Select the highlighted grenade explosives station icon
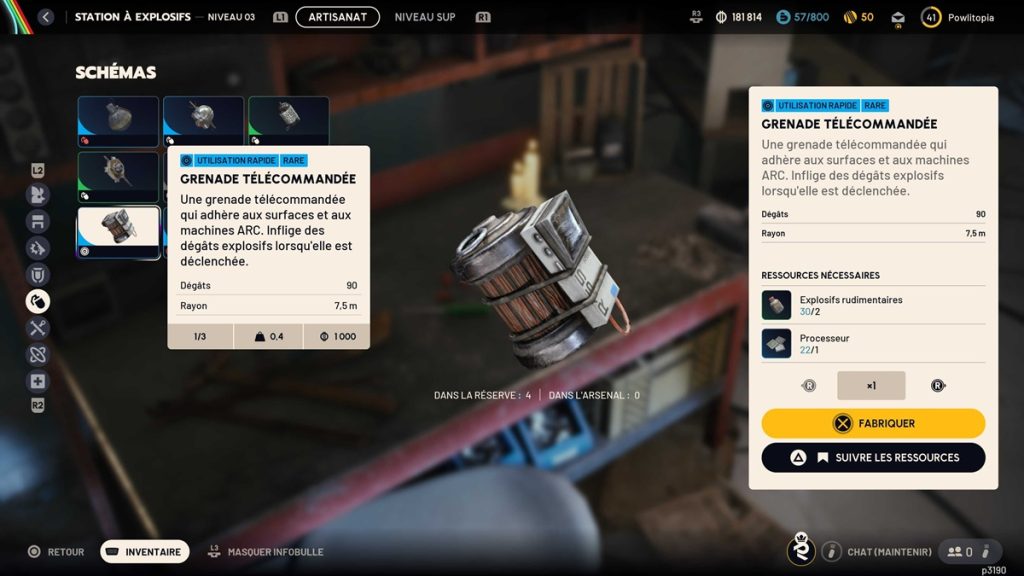Image resolution: width=1024 pixels, height=576 pixels. click(38, 301)
